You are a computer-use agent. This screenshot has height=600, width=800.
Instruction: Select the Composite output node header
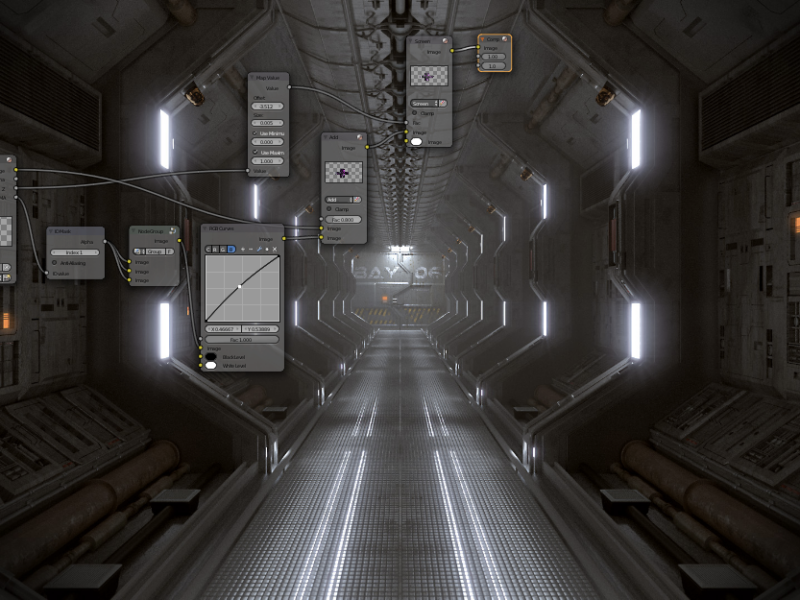(495, 39)
